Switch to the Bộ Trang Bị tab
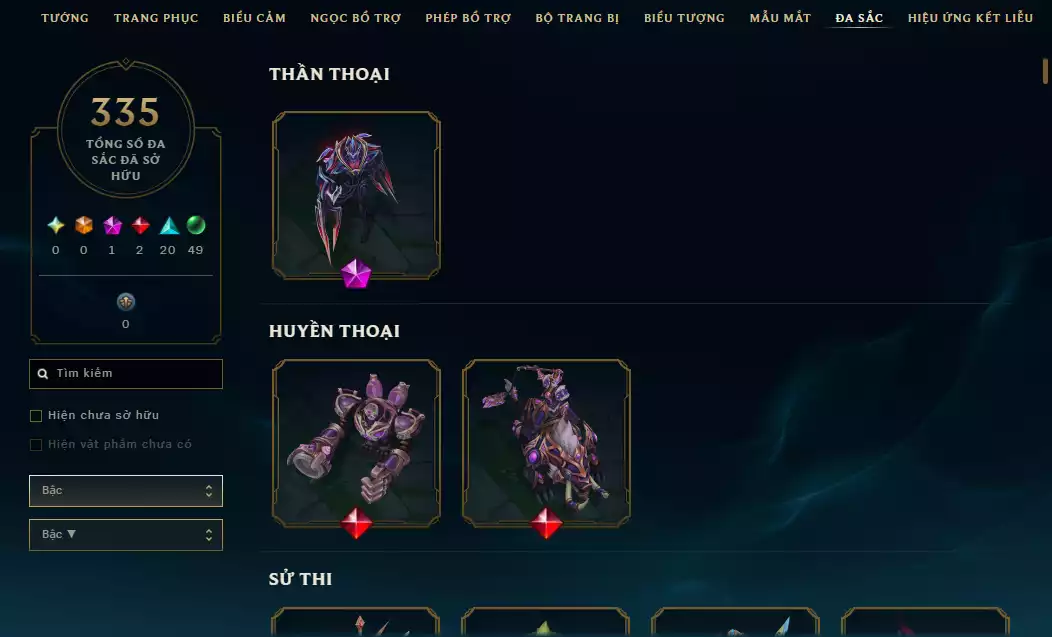This screenshot has width=1052, height=637. (x=577, y=18)
